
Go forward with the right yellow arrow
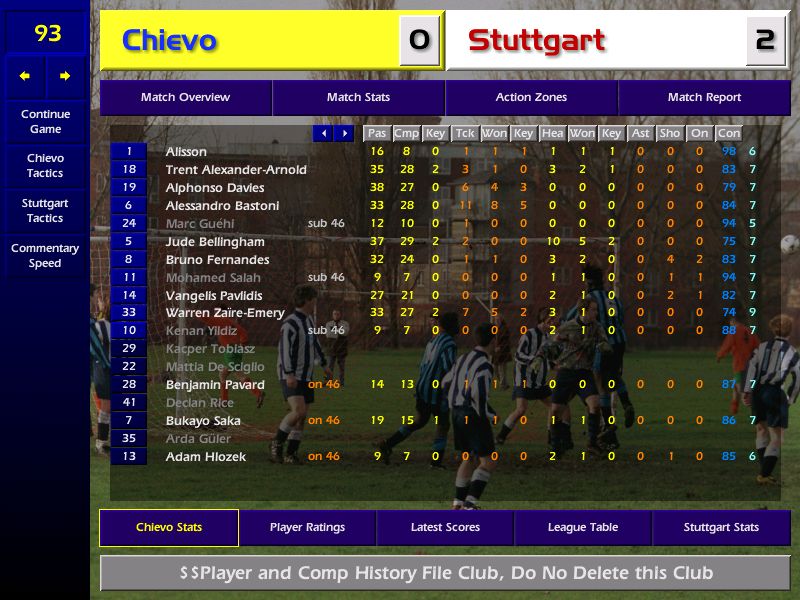[66, 76]
